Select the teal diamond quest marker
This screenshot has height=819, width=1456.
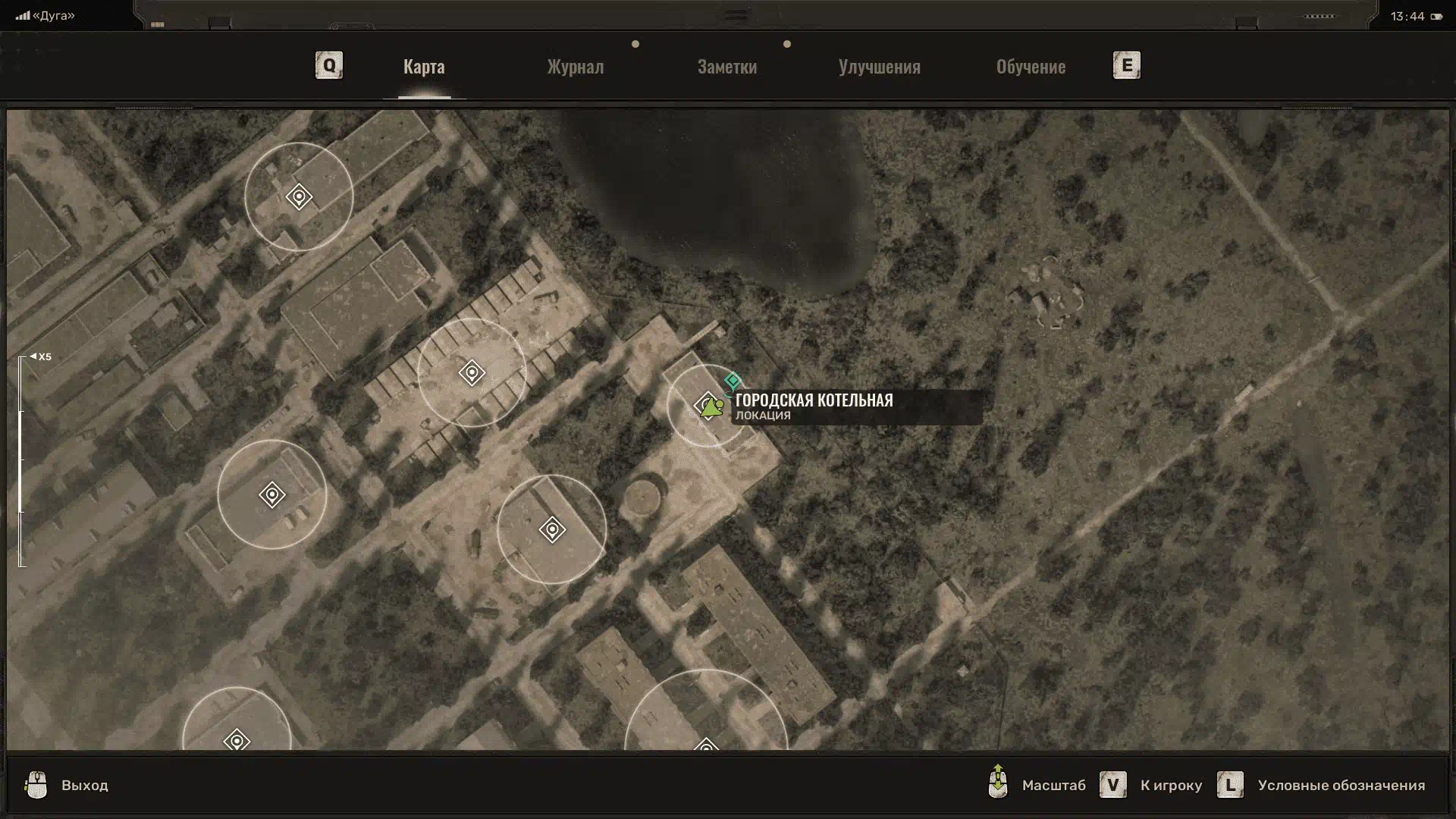click(x=733, y=380)
